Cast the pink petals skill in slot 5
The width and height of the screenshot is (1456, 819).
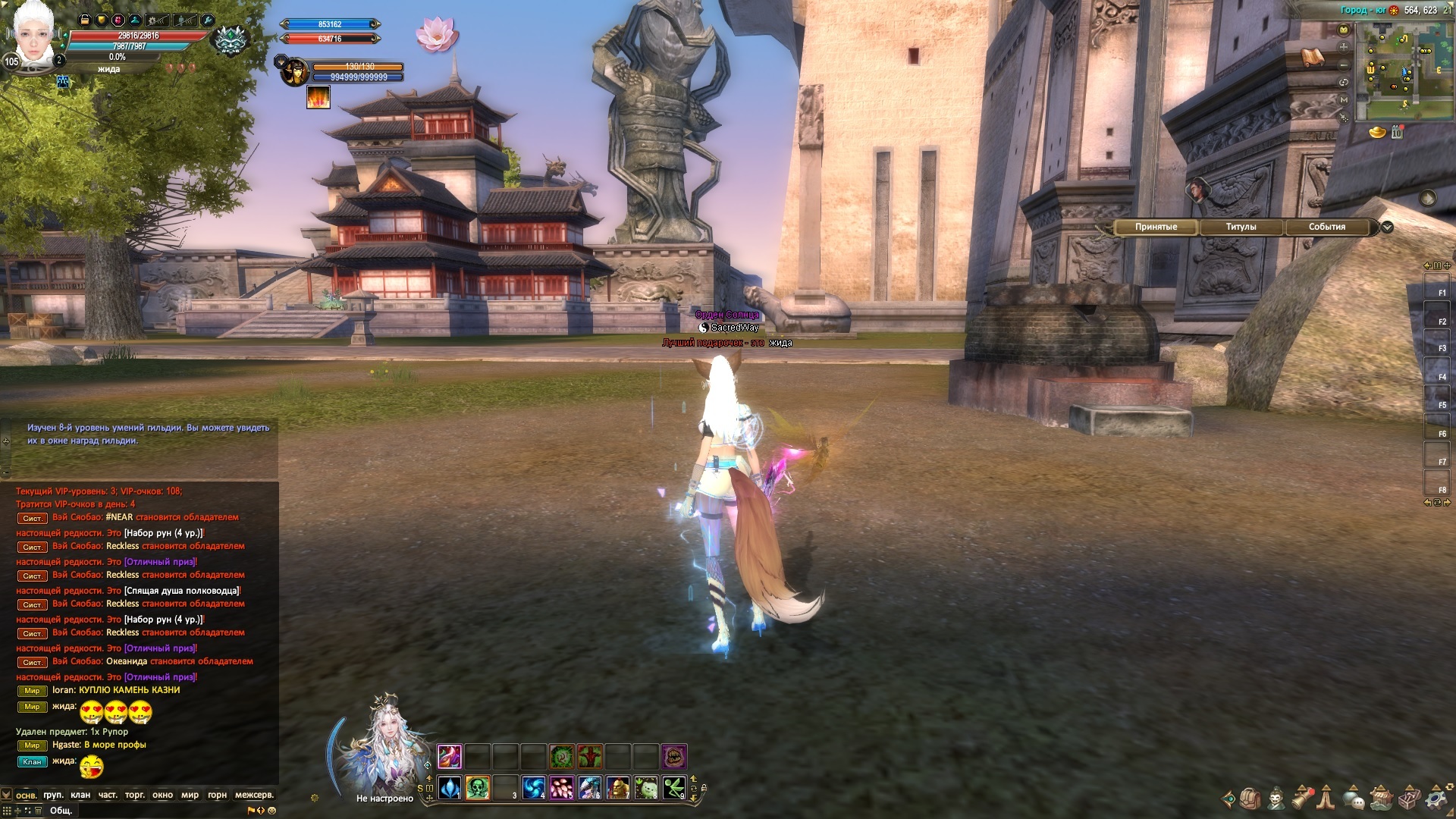(x=562, y=788)
